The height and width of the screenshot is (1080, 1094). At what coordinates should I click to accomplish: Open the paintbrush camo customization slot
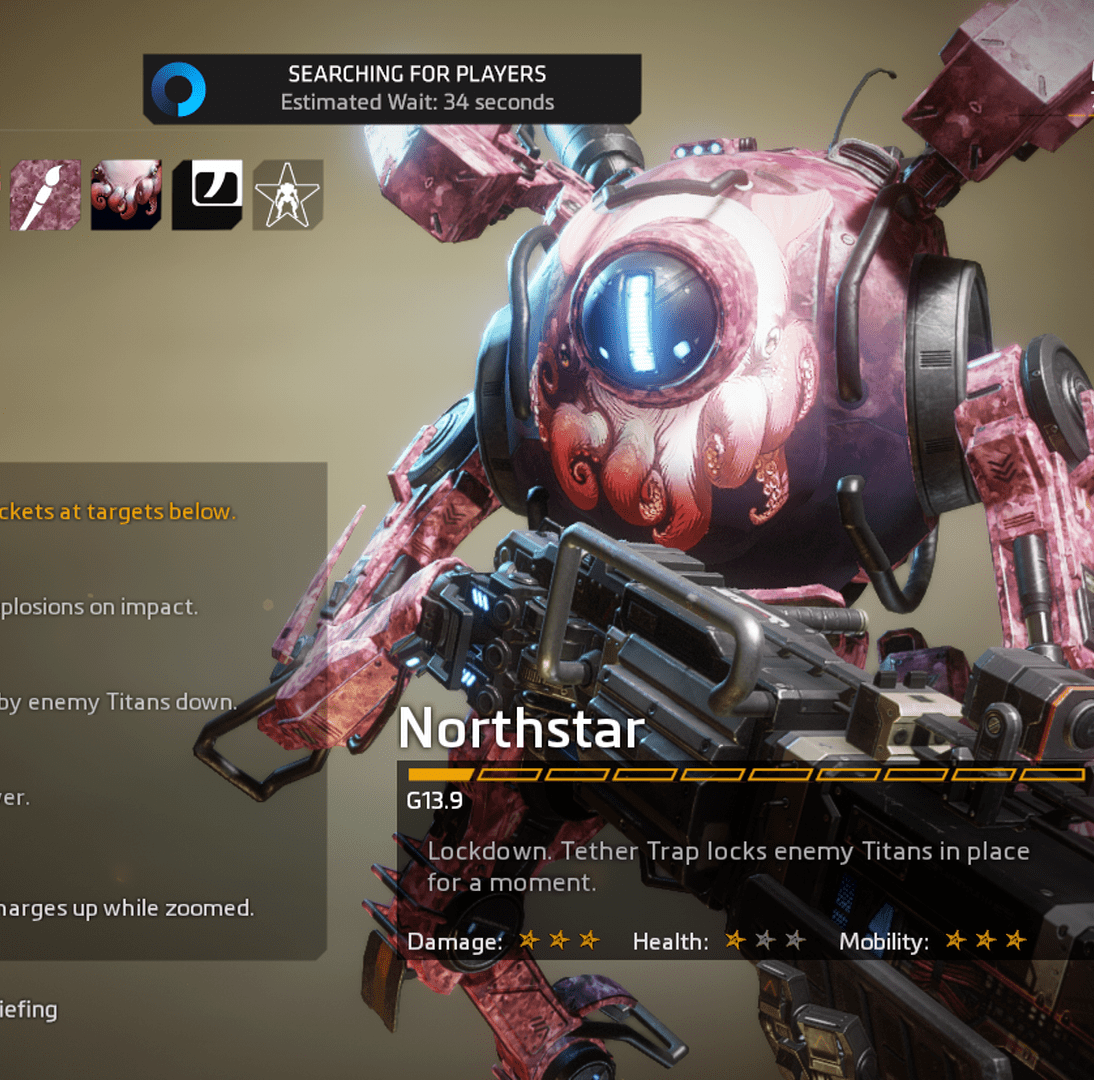[45, 195]
